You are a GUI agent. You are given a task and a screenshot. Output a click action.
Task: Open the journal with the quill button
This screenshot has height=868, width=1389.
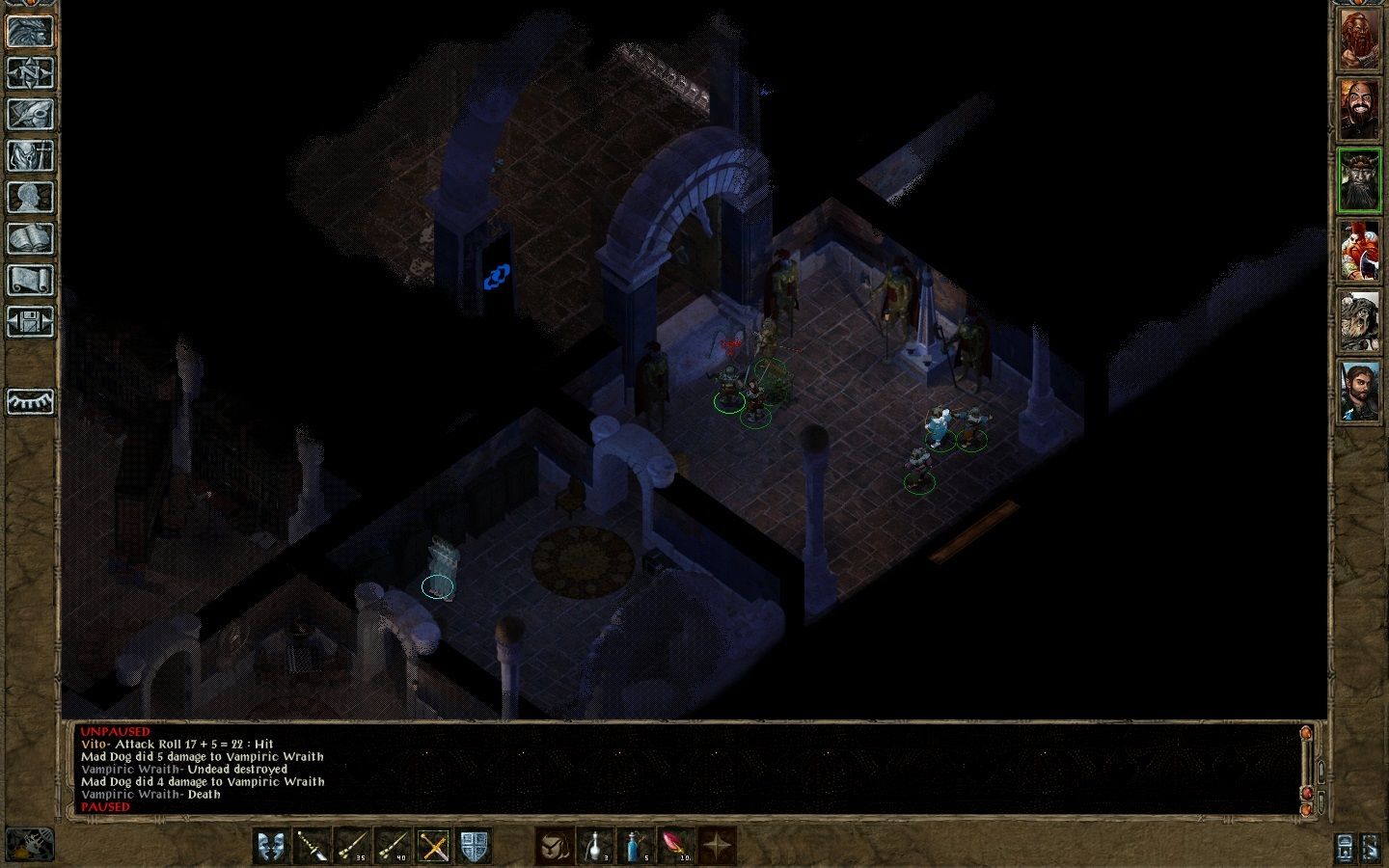pyautogui.click(x=30, y=114)
